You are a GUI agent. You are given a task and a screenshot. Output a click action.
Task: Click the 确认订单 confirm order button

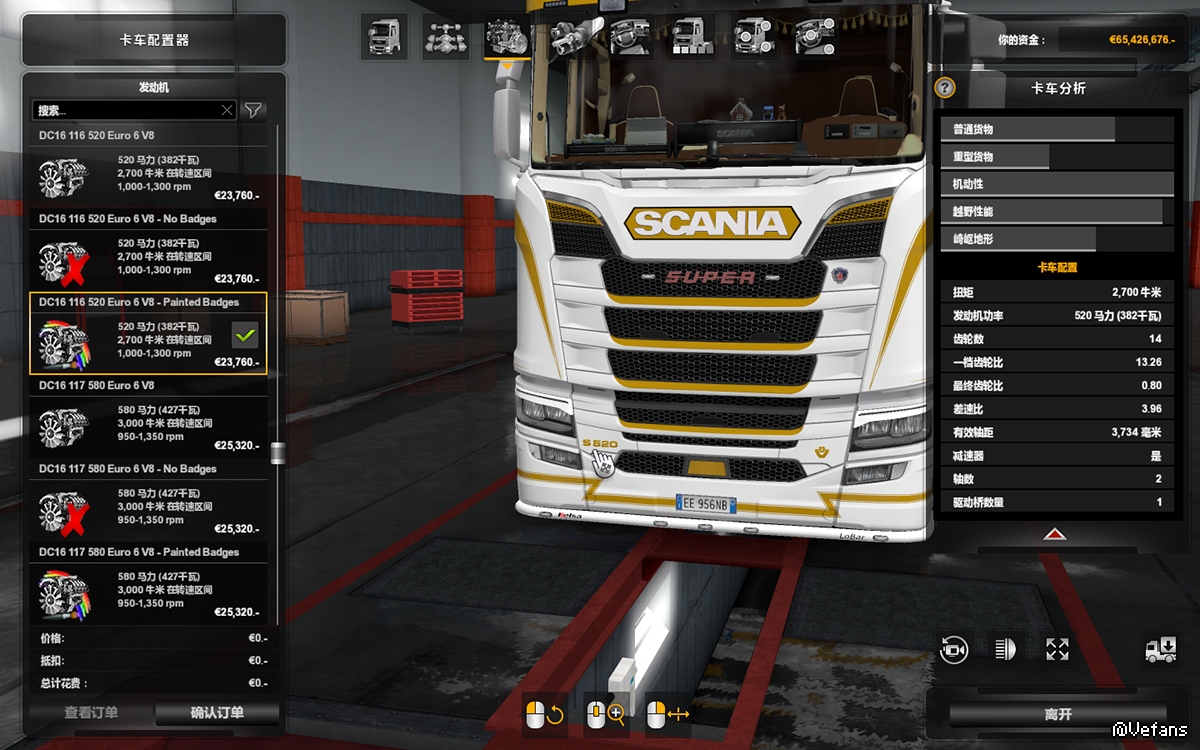coord(217,713)
